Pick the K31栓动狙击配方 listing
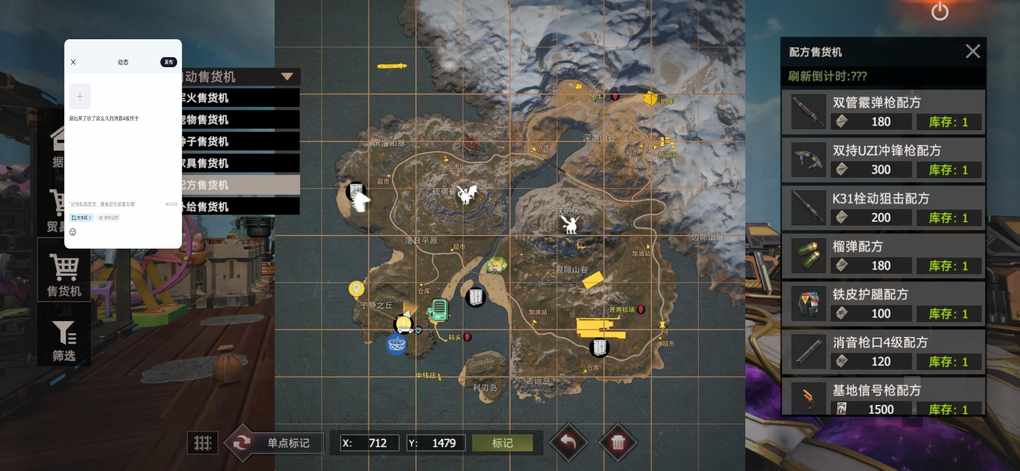This screenshot has height=471, width=1020. pos(884,207)
